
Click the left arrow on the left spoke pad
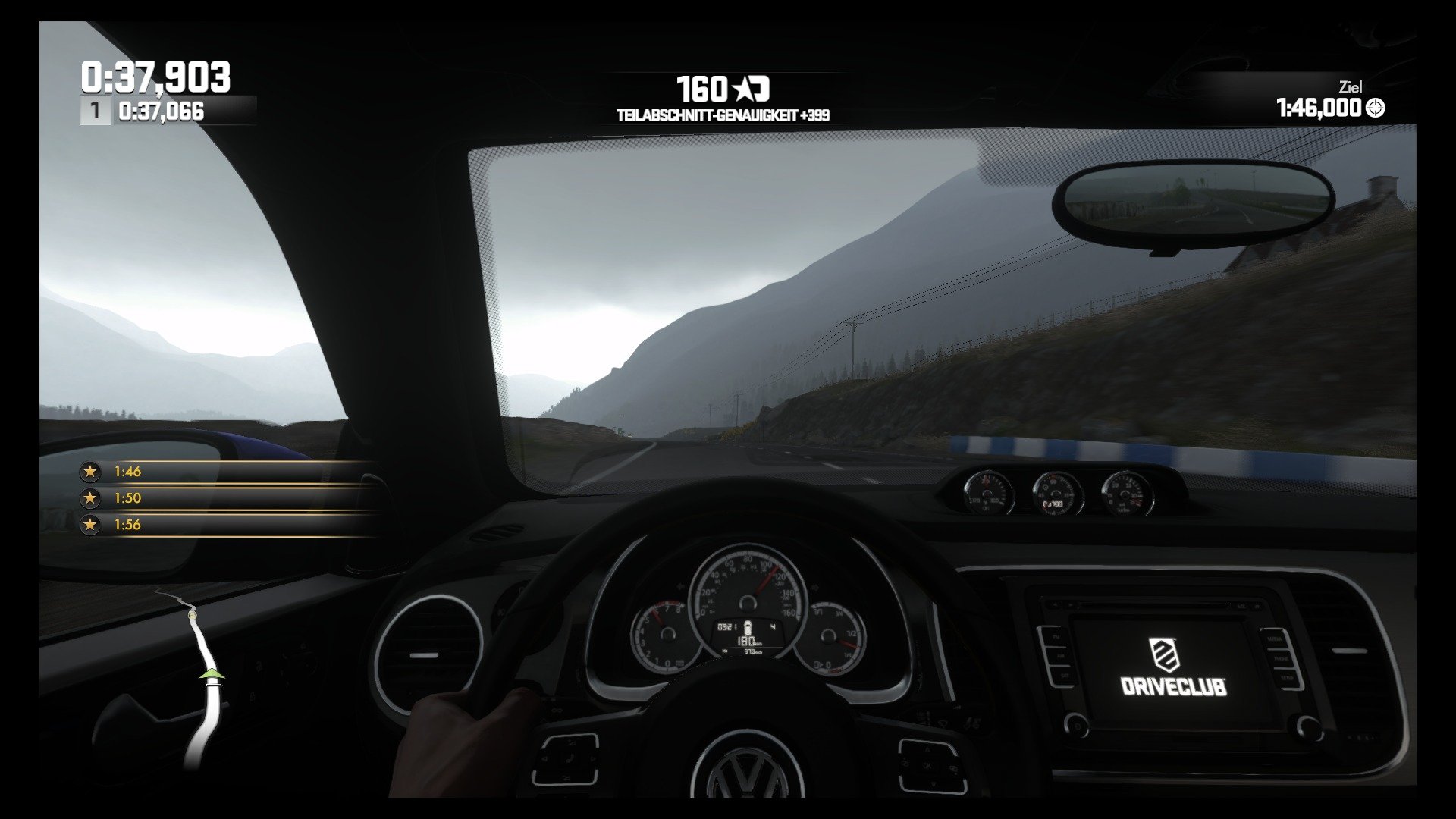click(x=544, y=758)
